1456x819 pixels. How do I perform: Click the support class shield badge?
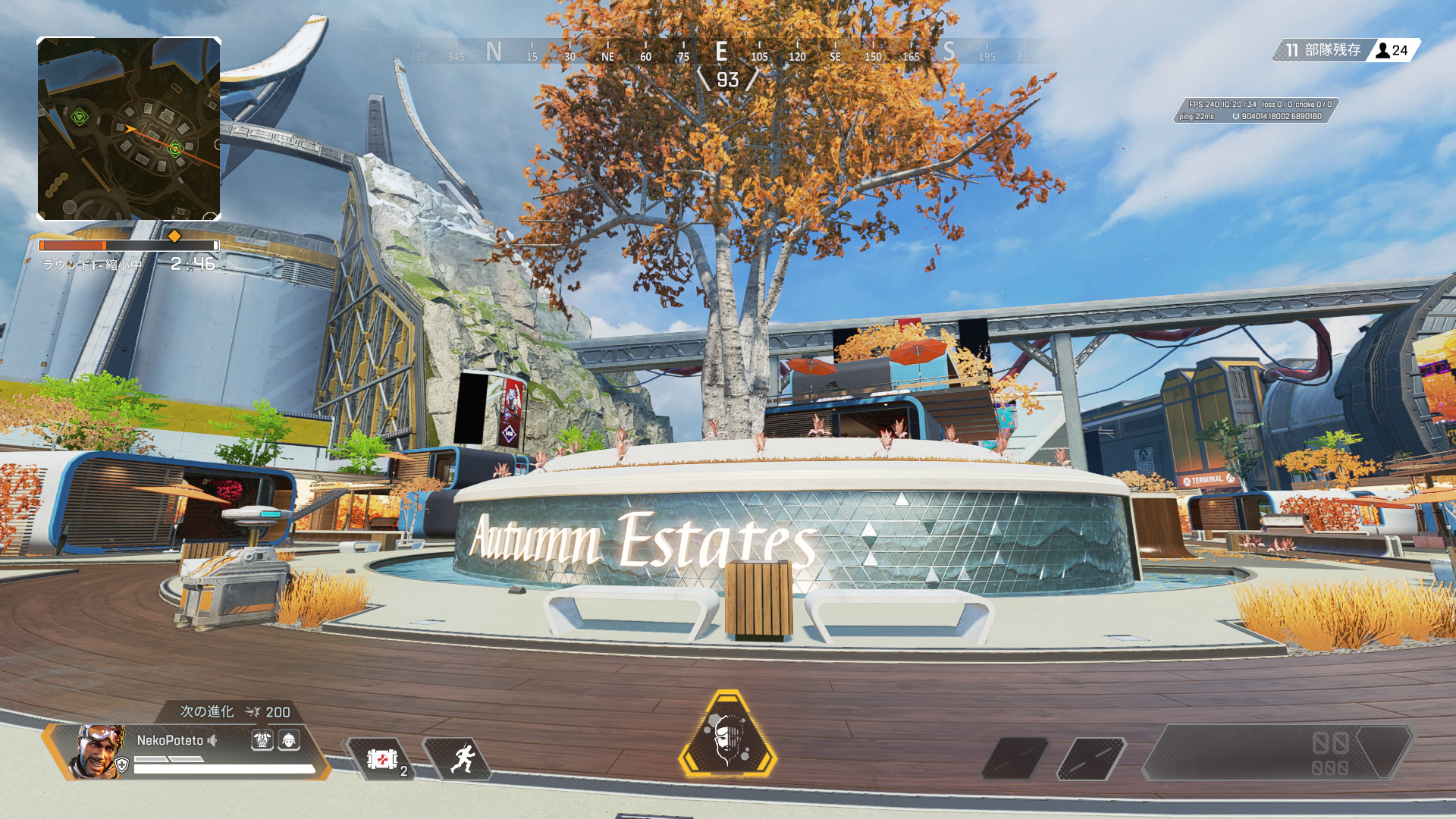(x=121, y=765)
